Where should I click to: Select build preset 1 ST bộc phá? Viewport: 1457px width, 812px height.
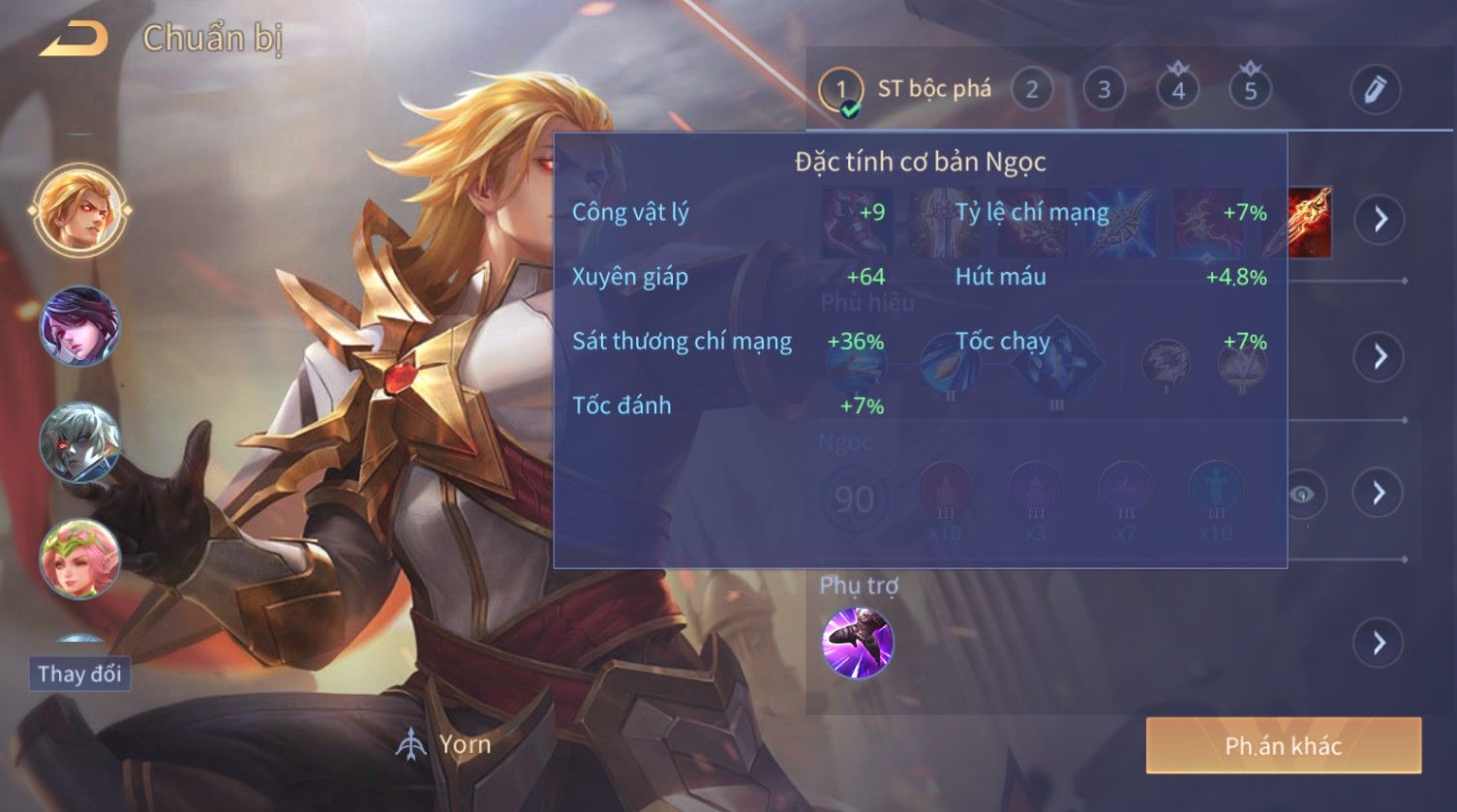point(840,90)
